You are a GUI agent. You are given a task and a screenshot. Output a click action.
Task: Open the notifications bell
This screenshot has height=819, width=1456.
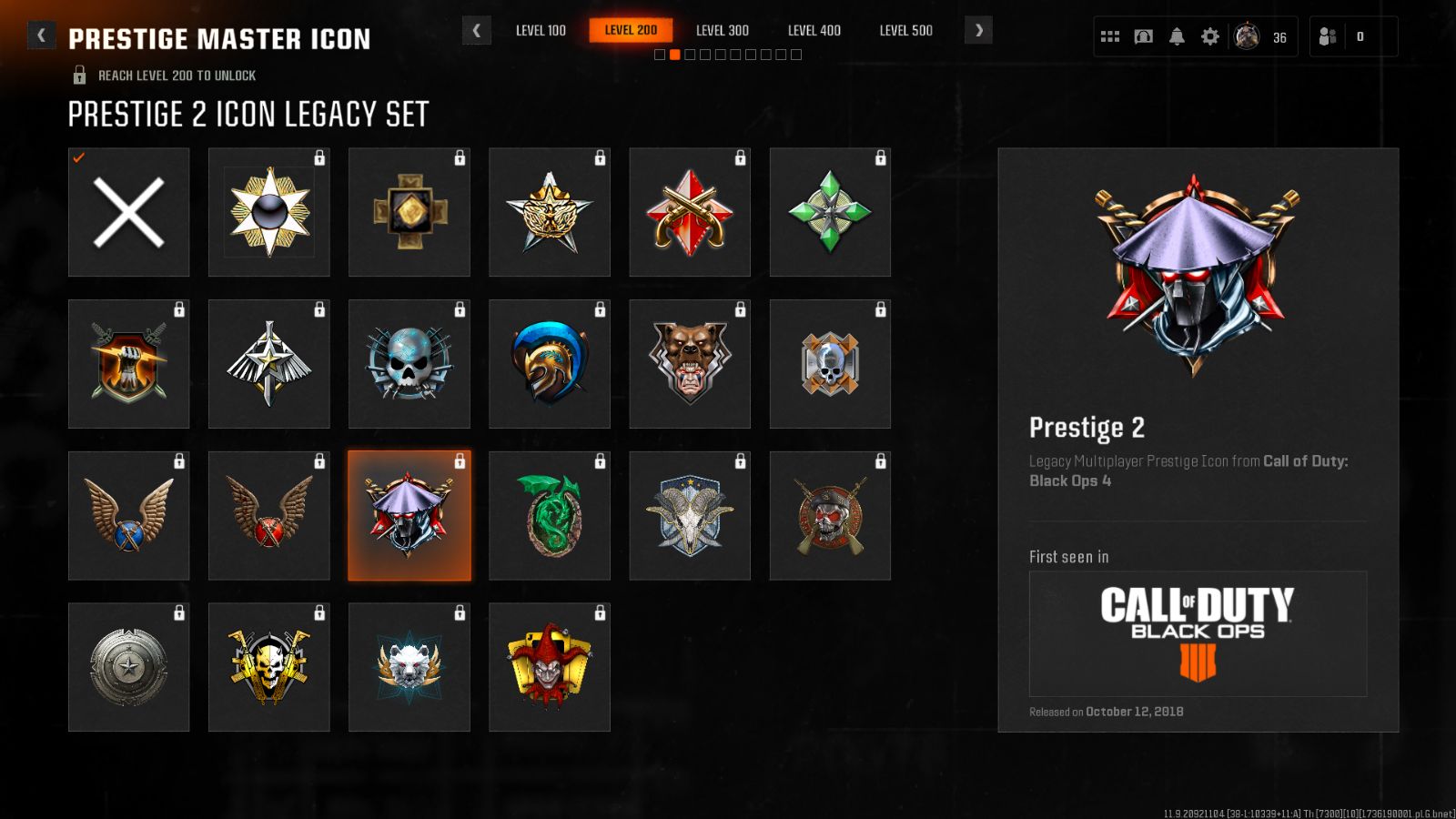point(1178,35)
